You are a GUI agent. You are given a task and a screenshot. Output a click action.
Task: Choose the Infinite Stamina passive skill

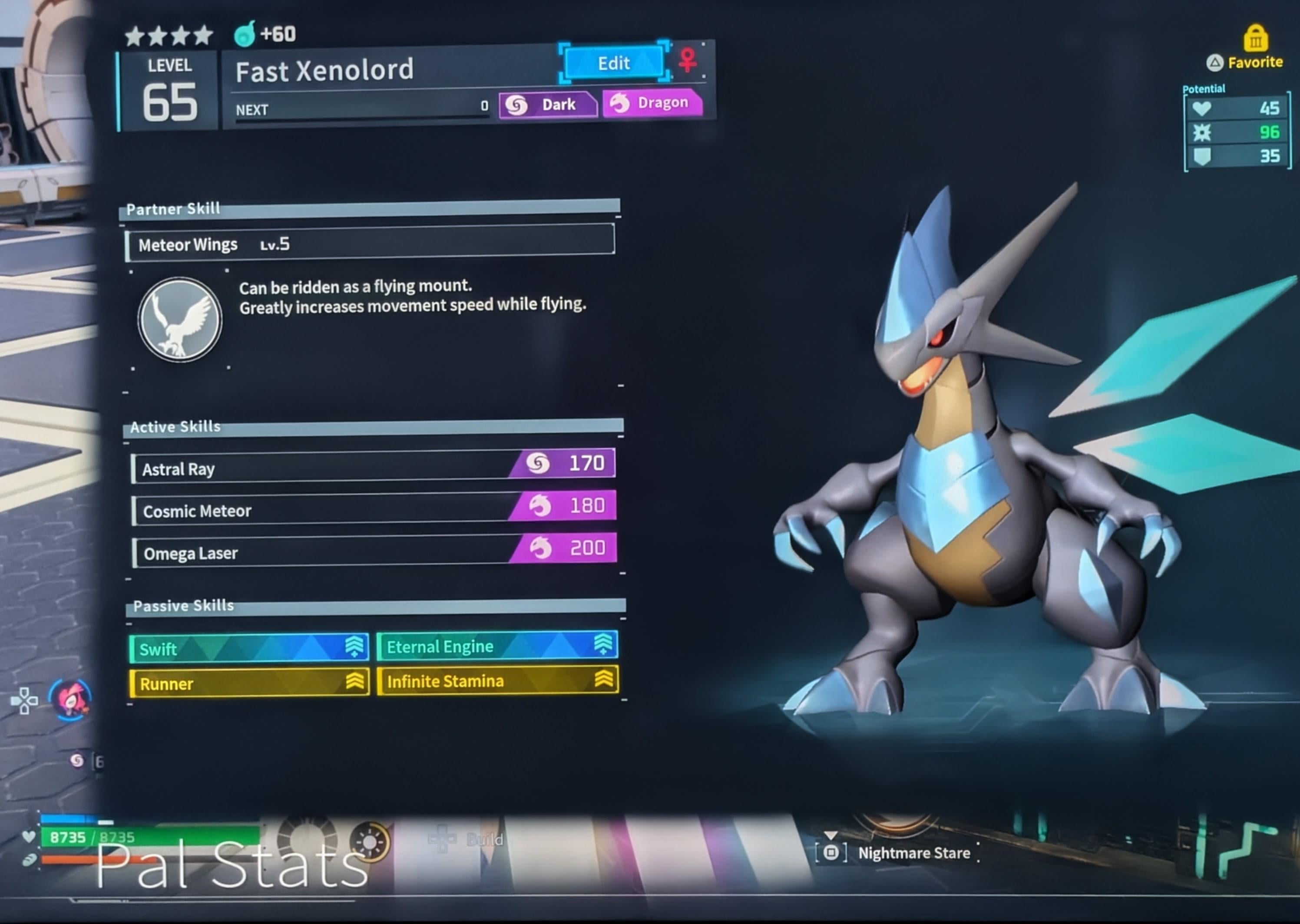tap(497, 680)
